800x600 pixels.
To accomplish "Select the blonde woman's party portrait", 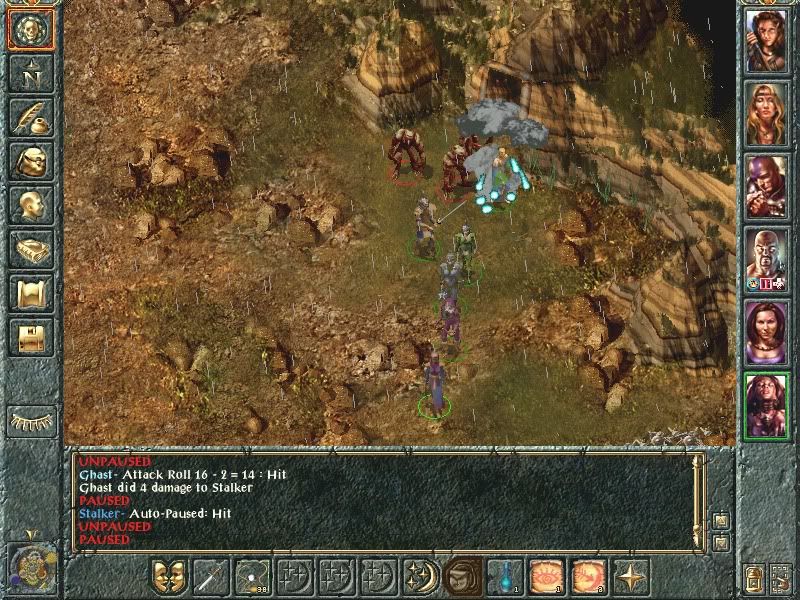I will tap(767, 114).
